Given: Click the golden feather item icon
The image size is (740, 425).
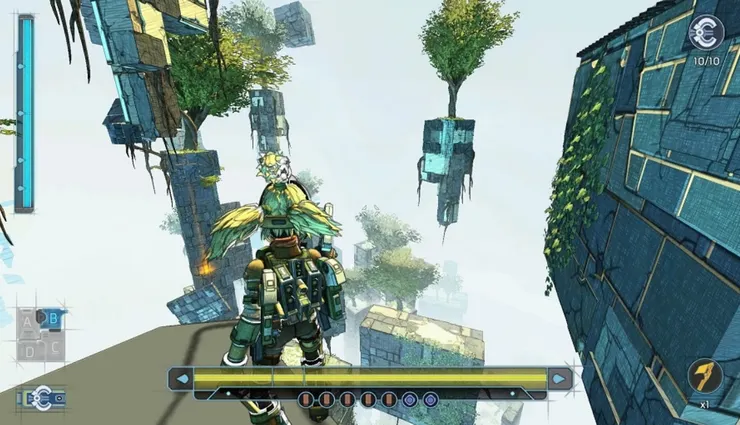Looking at the screenshot, I should tap(705, 377).
